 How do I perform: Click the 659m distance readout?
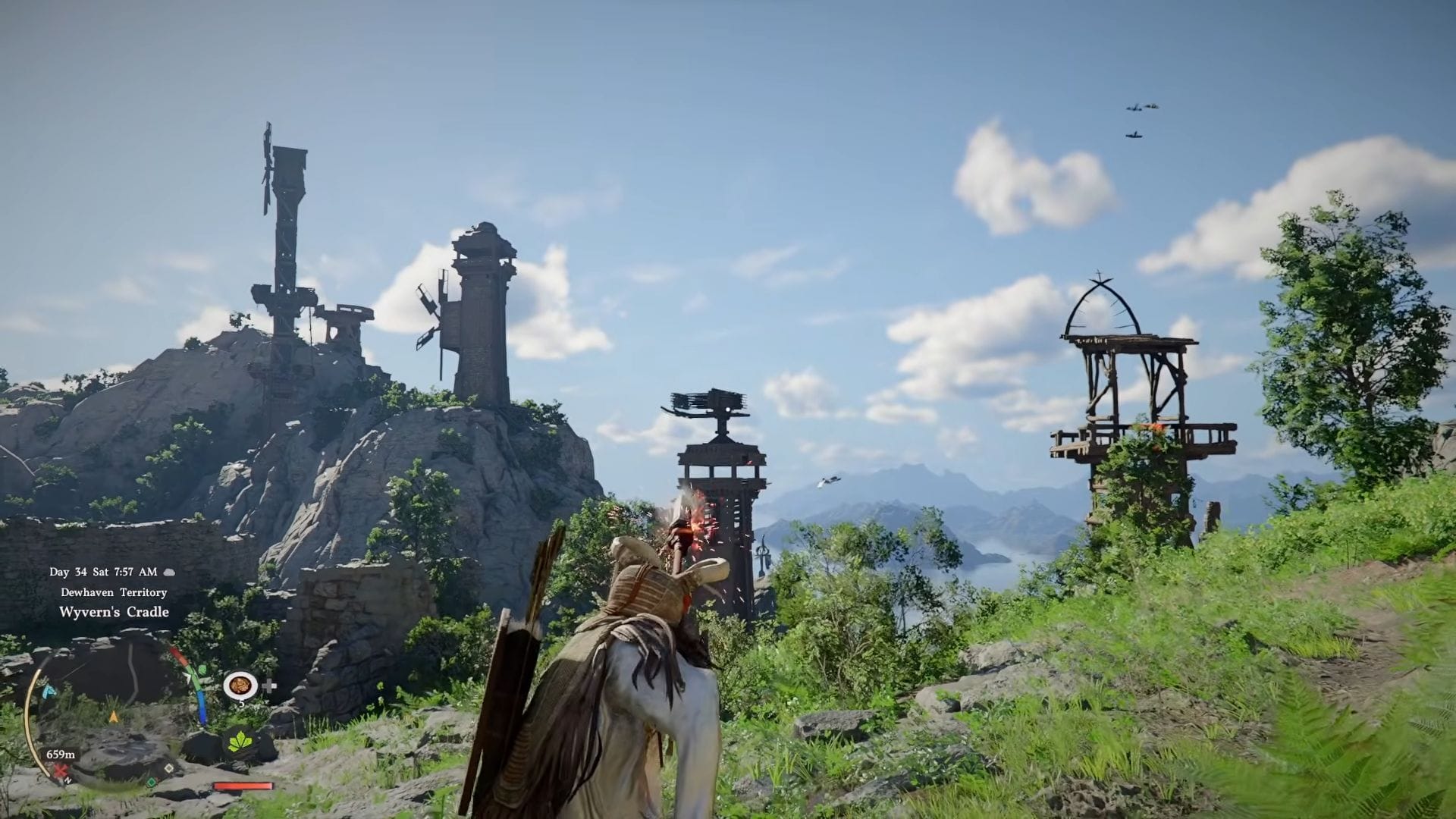[61, 754]
